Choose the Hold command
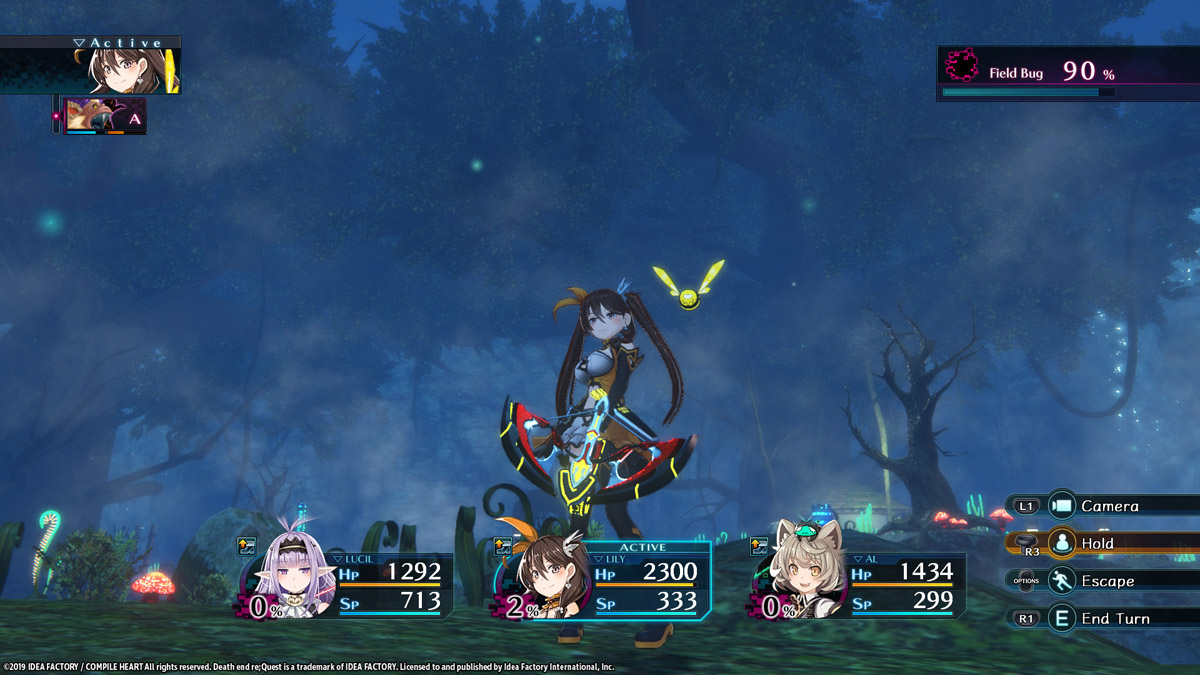The width and height of the screenshot is (1200, 675). 1098,543
